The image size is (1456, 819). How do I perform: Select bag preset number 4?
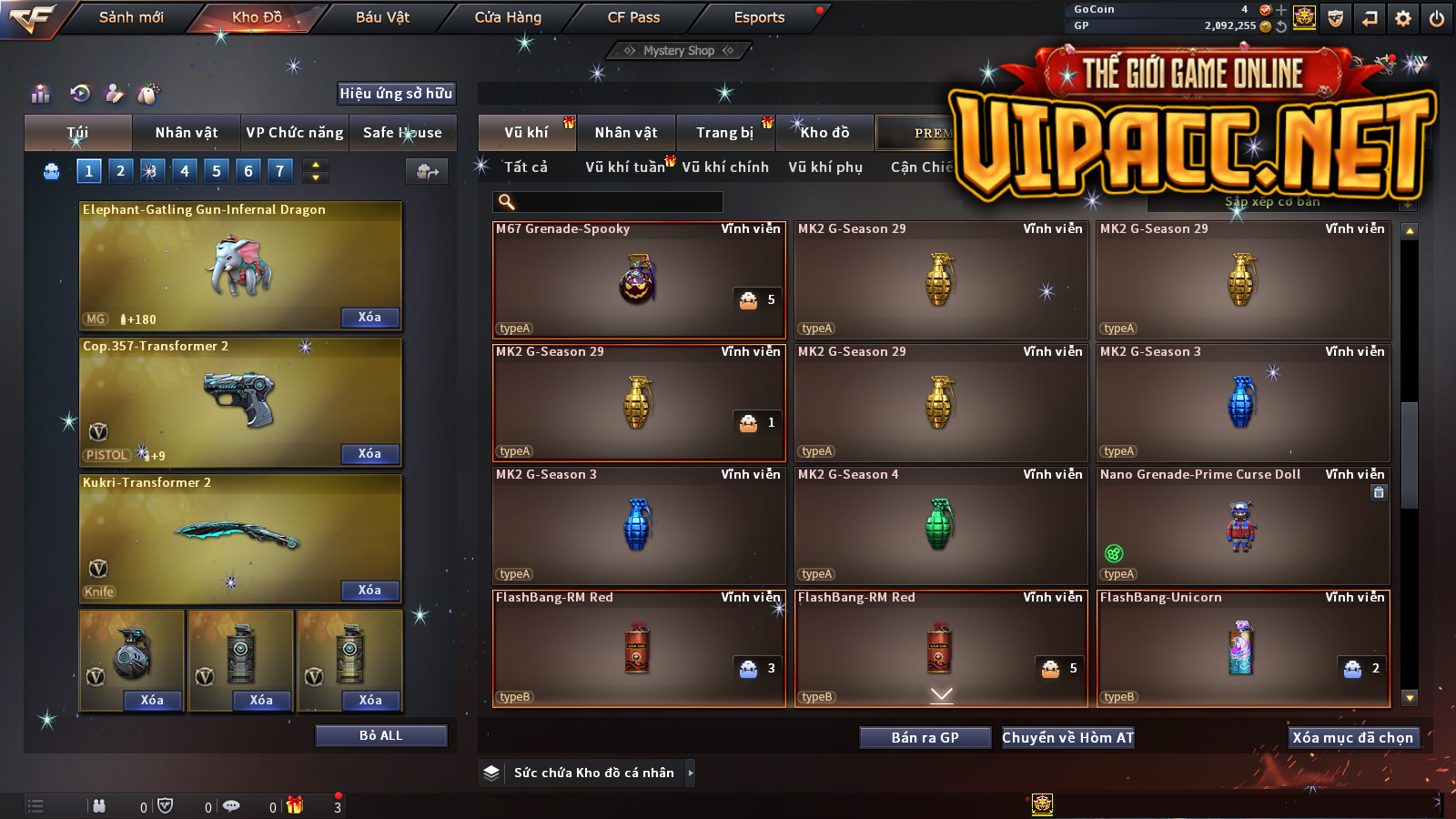coord(185,170)
